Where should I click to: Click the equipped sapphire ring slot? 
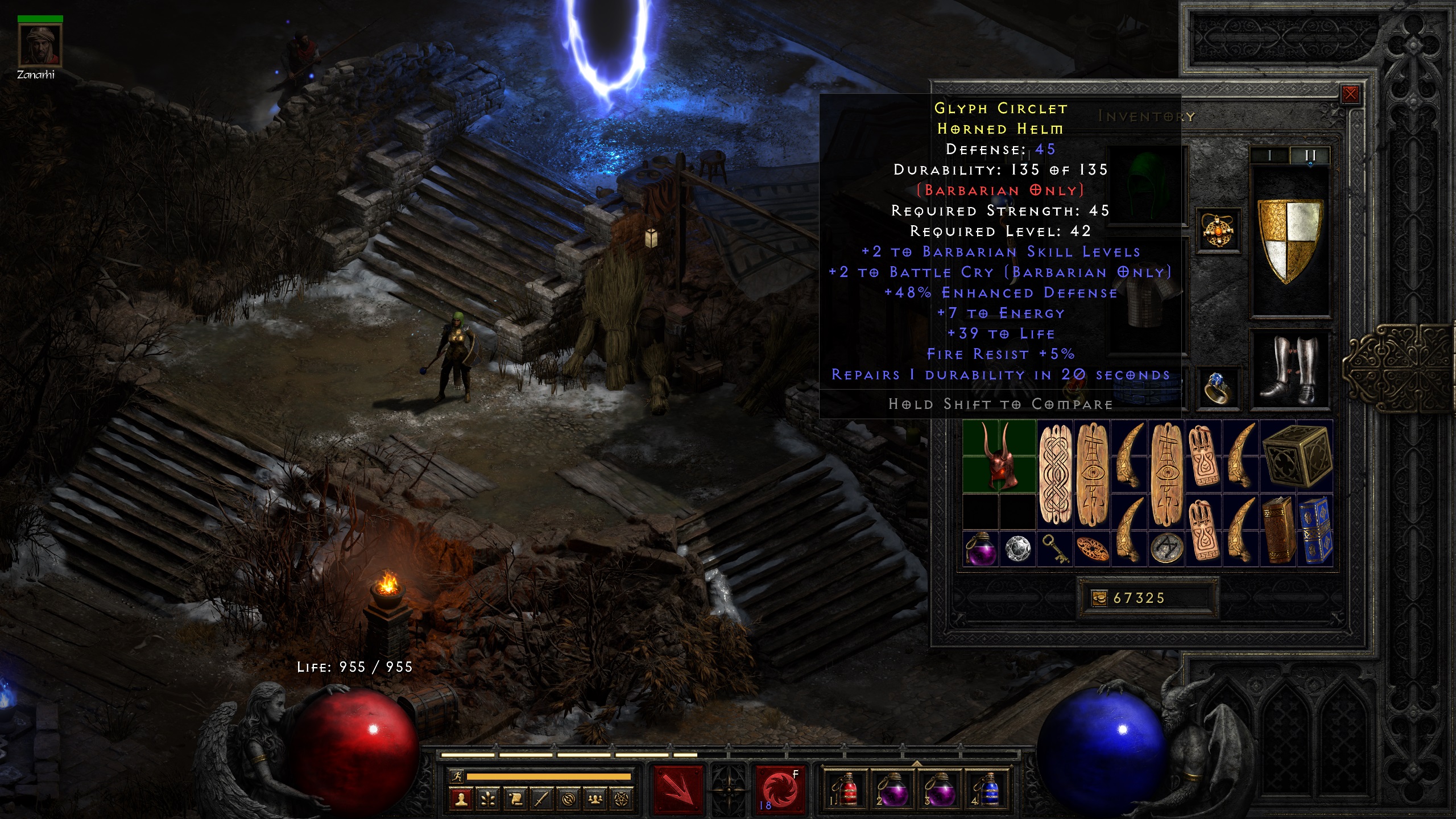(1218, 388)
